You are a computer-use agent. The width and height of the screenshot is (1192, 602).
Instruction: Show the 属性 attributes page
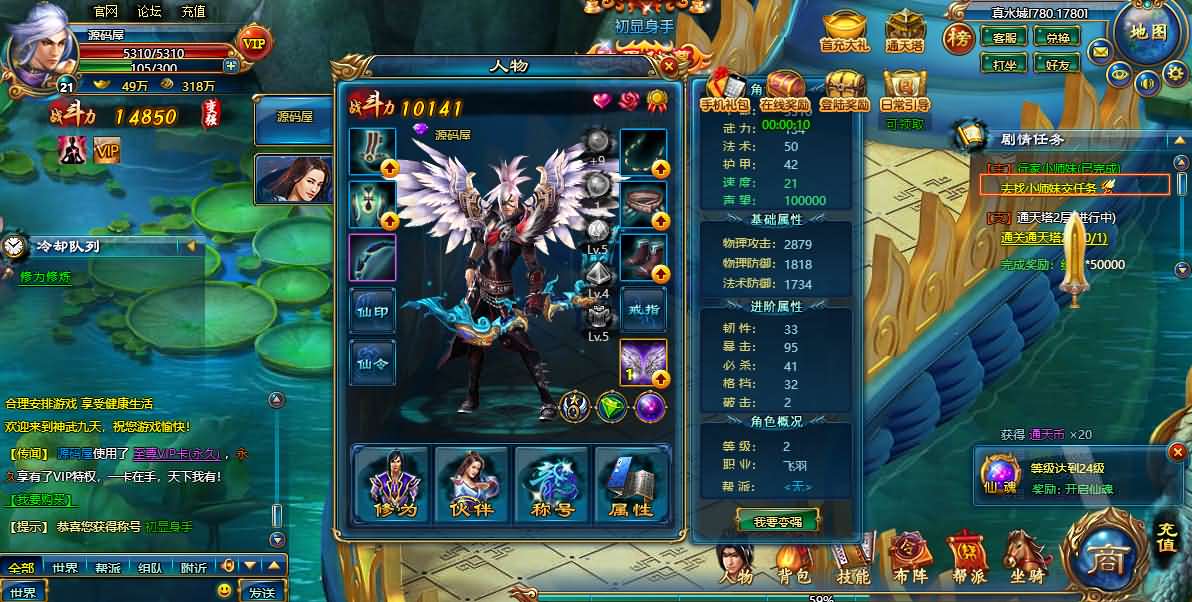(x=630, y=485)
